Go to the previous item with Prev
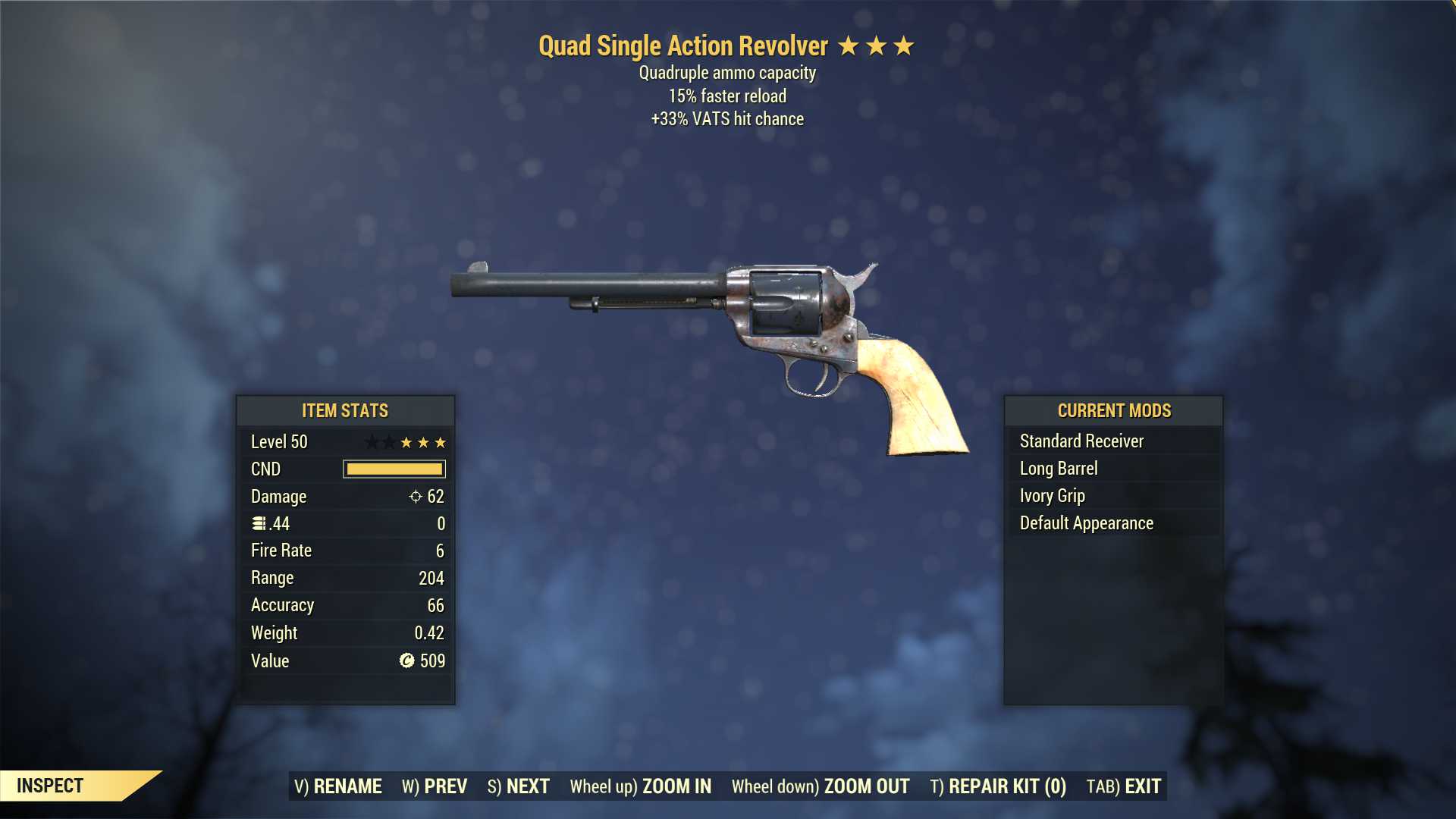The height and width of the screenshot is (819, 1456). point(435,786)
